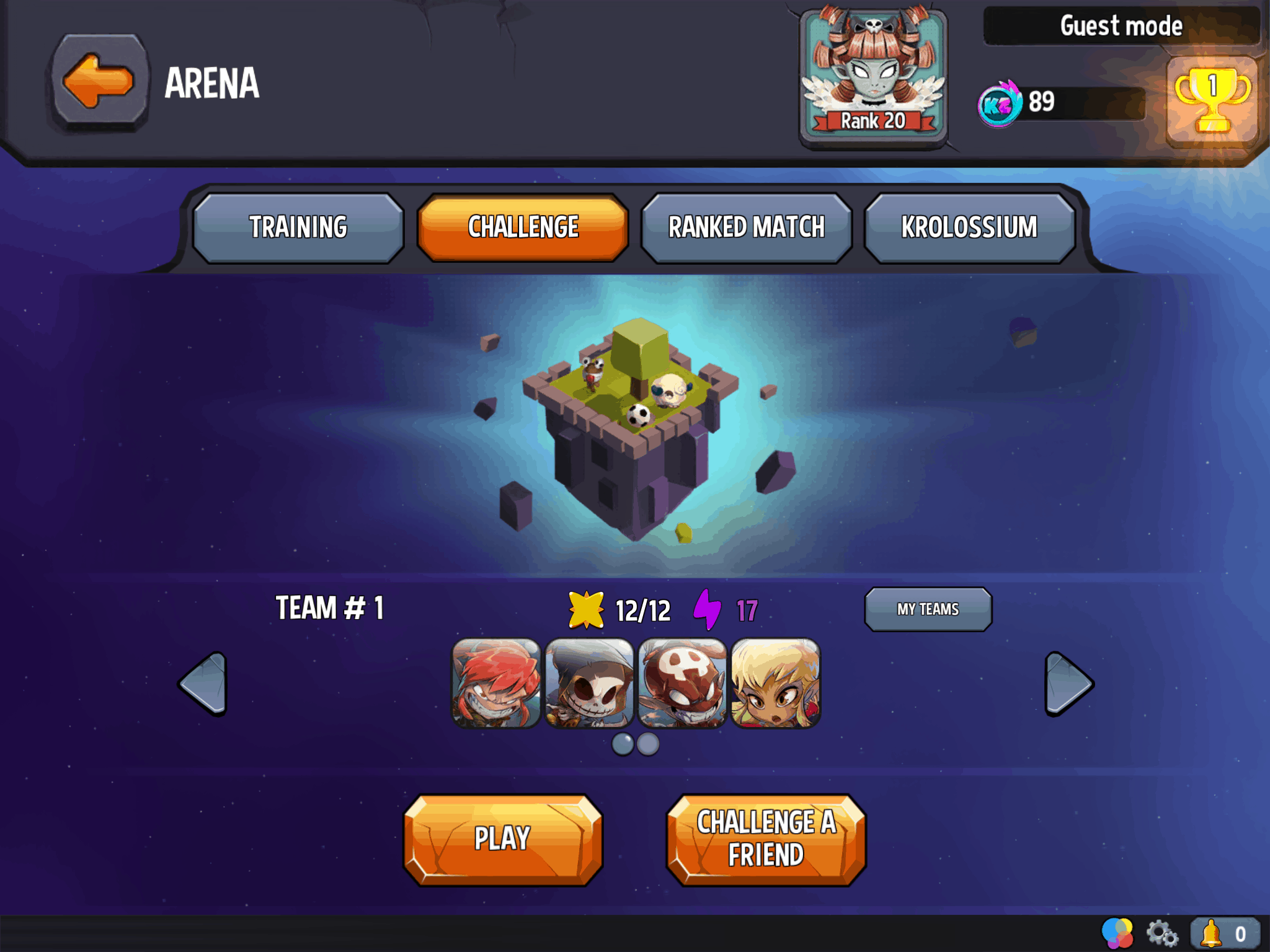Viewport: 1270px width, 952px height.
Task: Click the multicolored circles icon
Action: click(1117, 933)
